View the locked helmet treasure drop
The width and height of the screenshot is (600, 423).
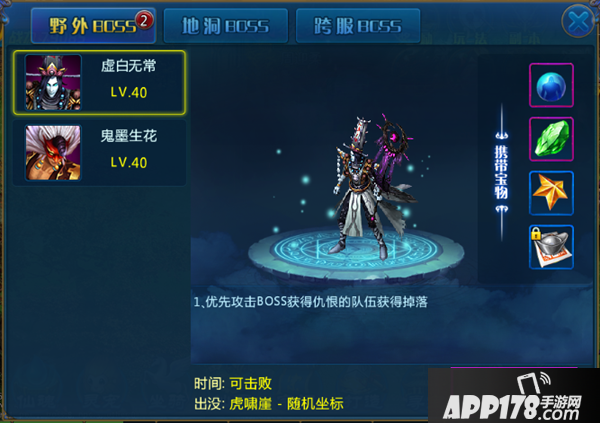coord(550,247)
